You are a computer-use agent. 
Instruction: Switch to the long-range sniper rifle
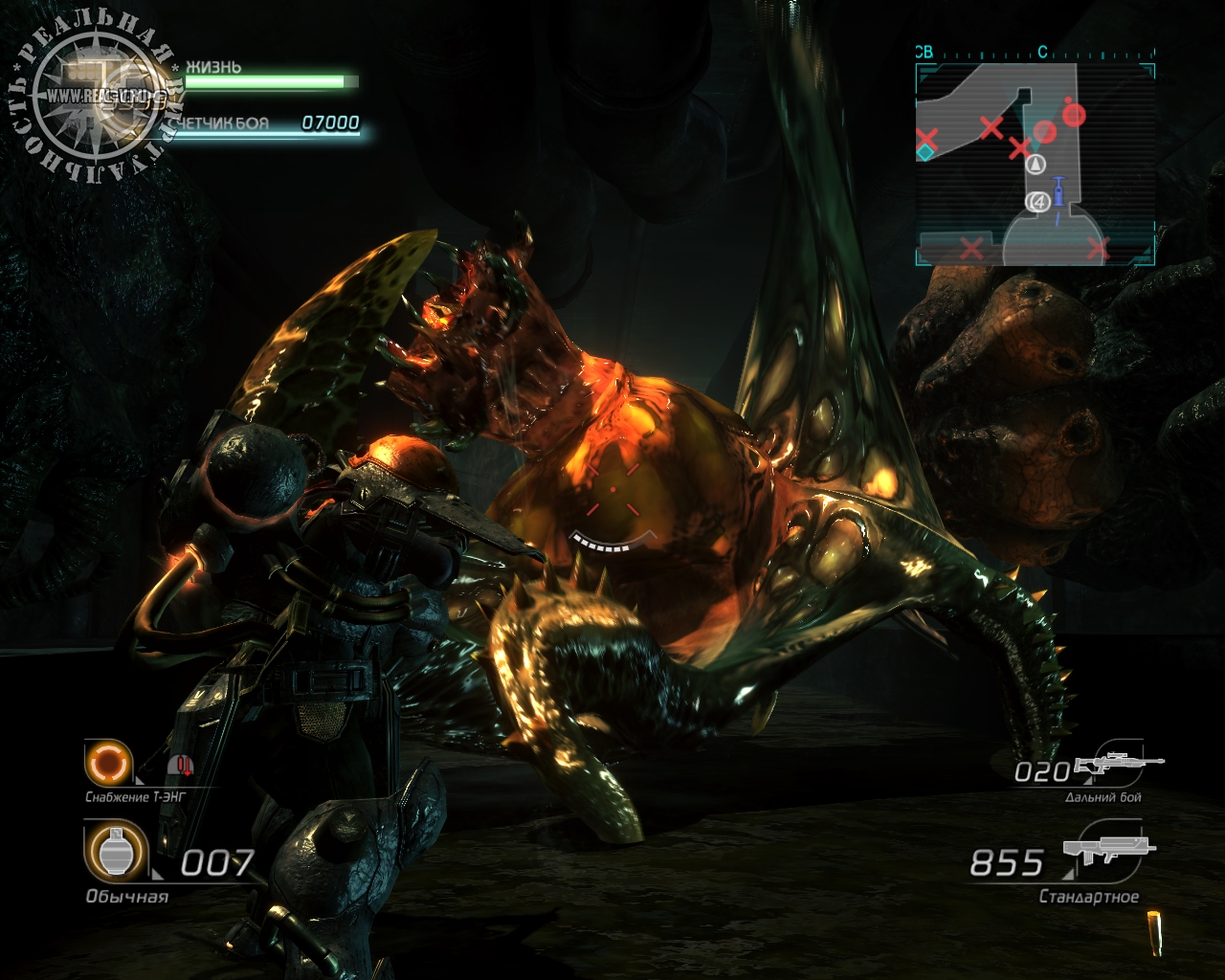point(1119,763)
